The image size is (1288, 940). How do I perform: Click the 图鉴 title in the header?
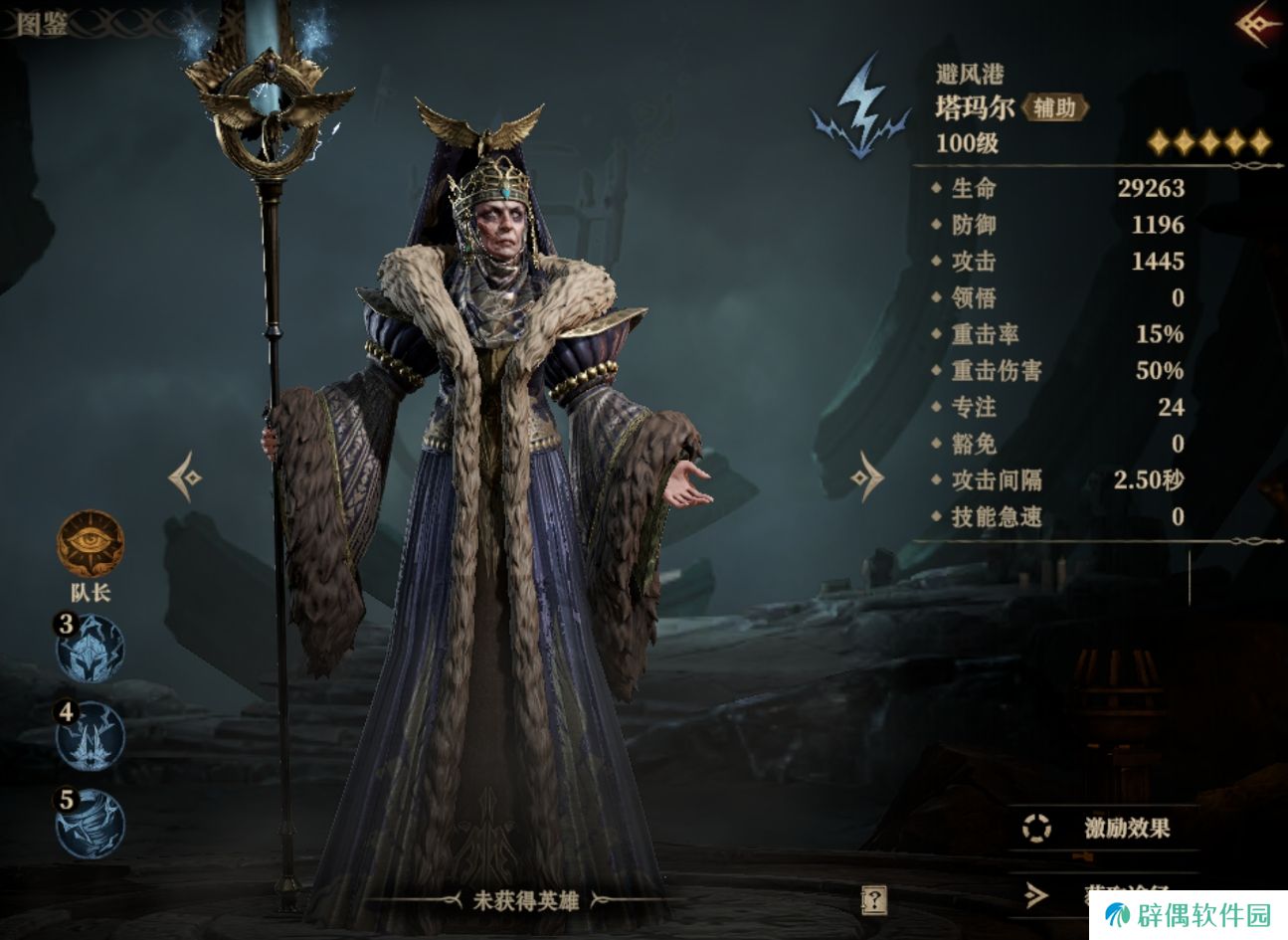coord(42,24)
